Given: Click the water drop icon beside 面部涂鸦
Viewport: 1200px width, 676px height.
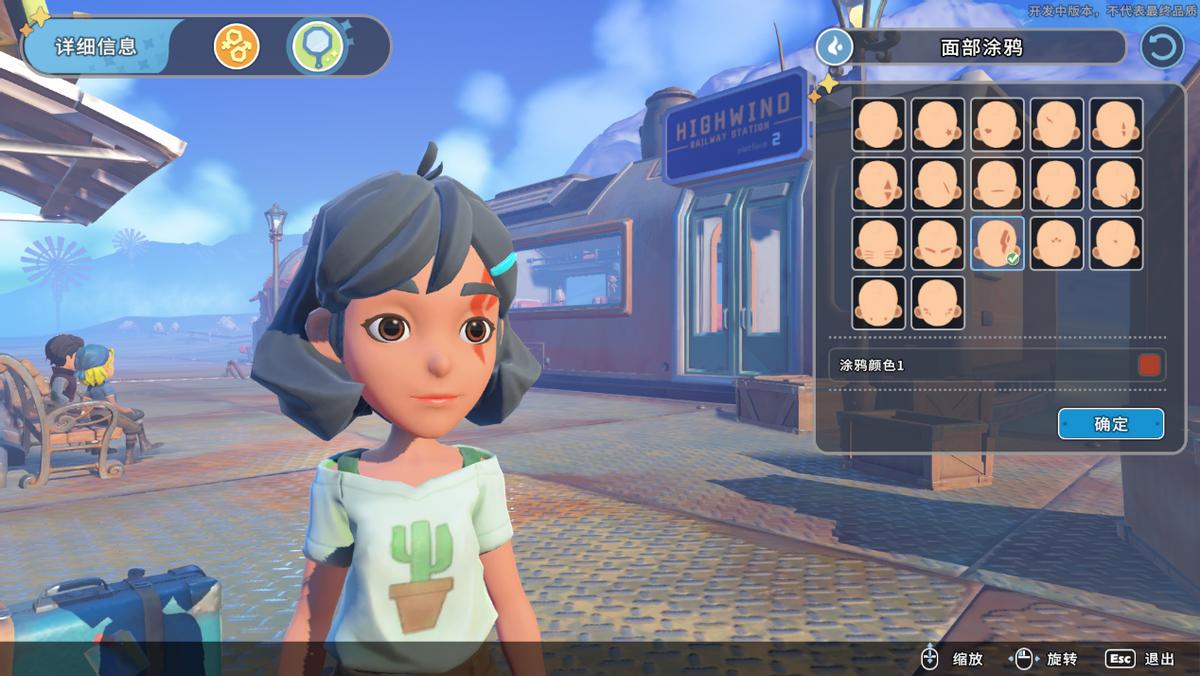Looking at the screenshot, I should pos(834,46).
